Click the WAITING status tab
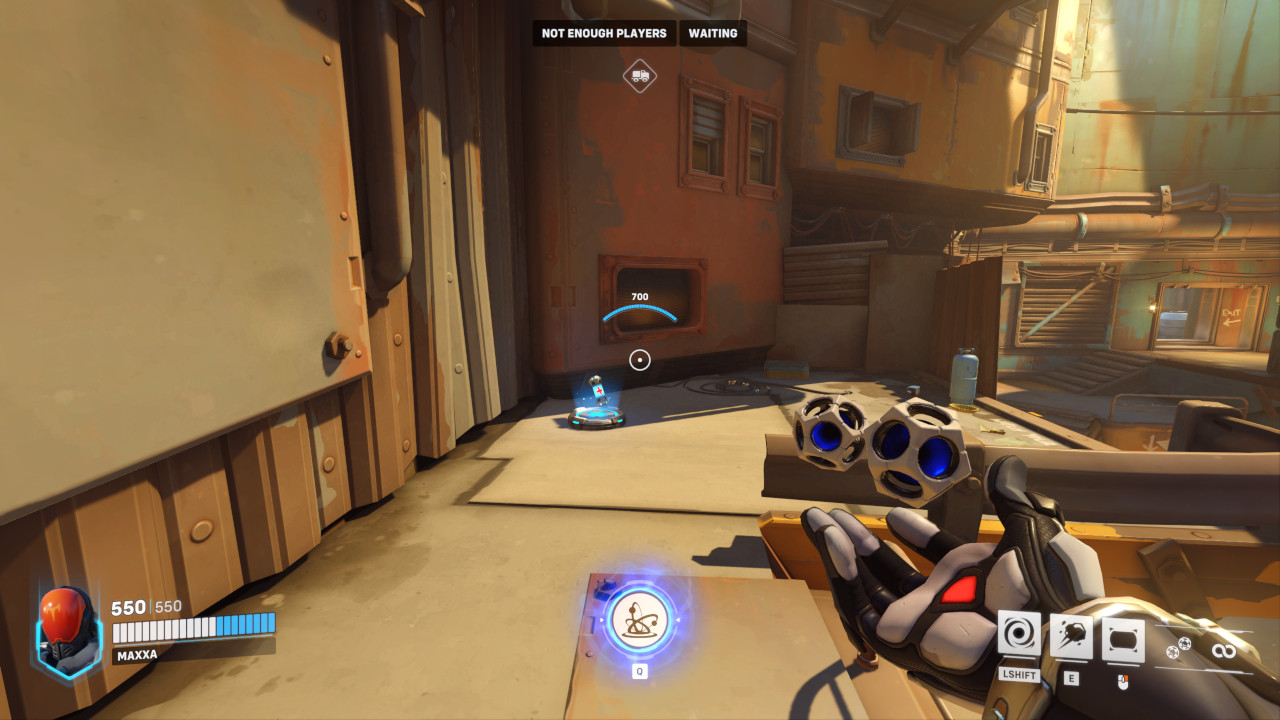 712,33
